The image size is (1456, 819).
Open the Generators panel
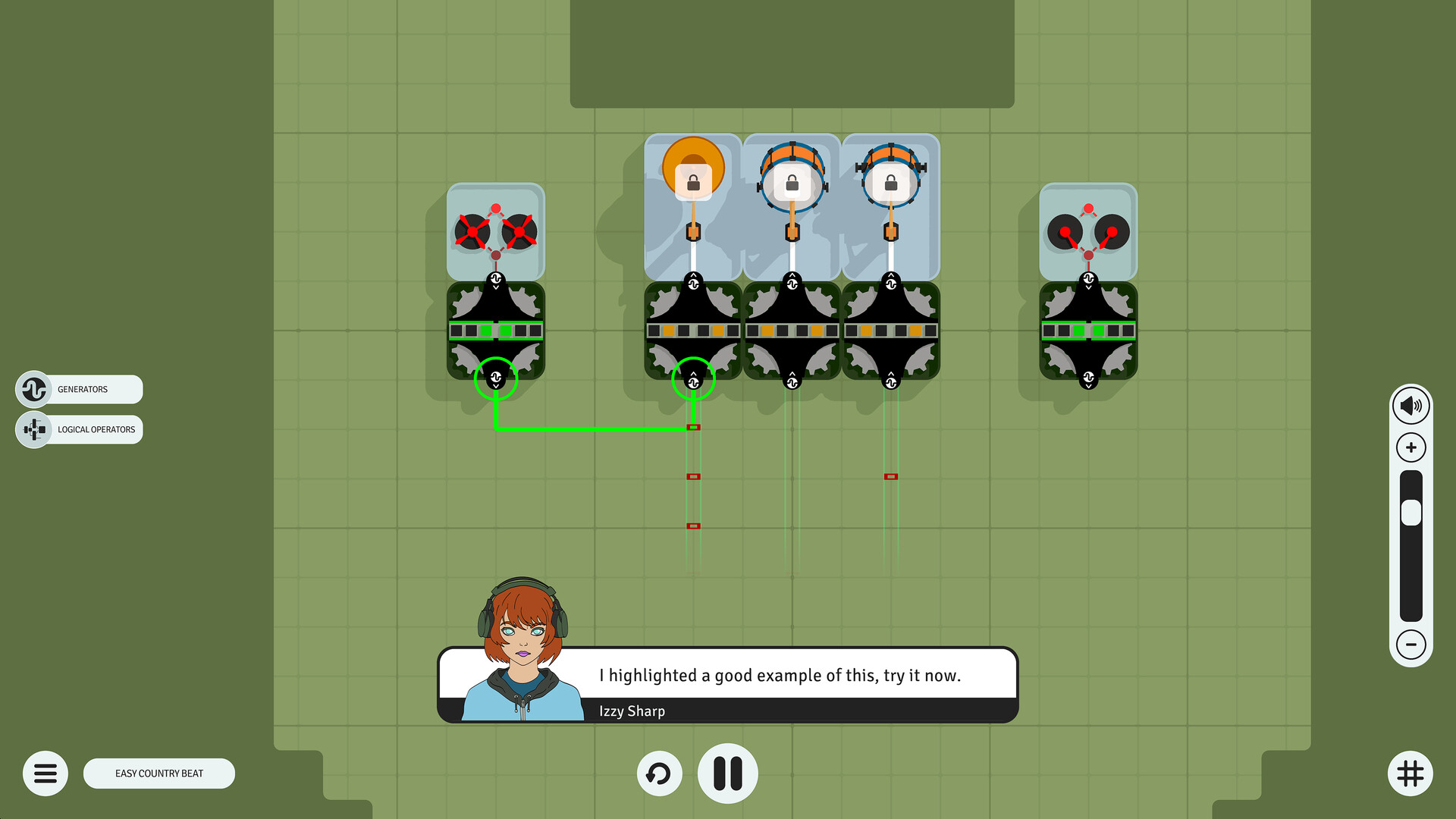coord(78,389)
